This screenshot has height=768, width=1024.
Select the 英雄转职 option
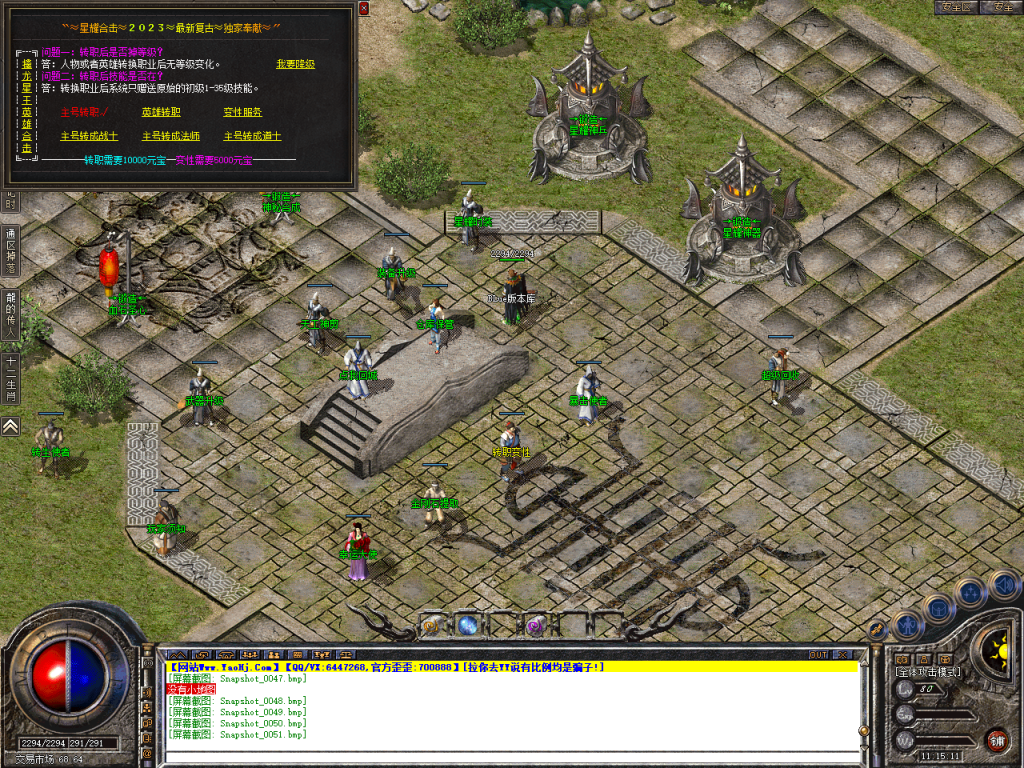[x=161, y=112]
